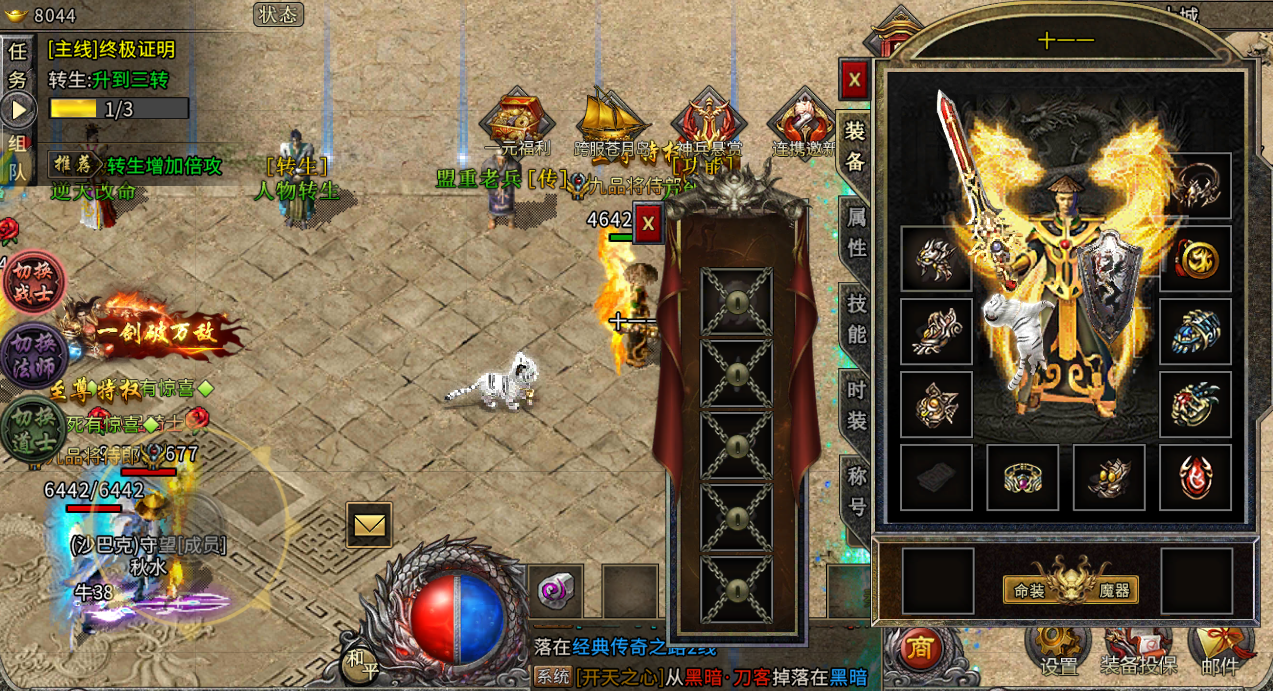The height and width of the screenshot is (691, 1273).
Task: Open the 技能 skills tab
Action: click(x=856, y=318)
